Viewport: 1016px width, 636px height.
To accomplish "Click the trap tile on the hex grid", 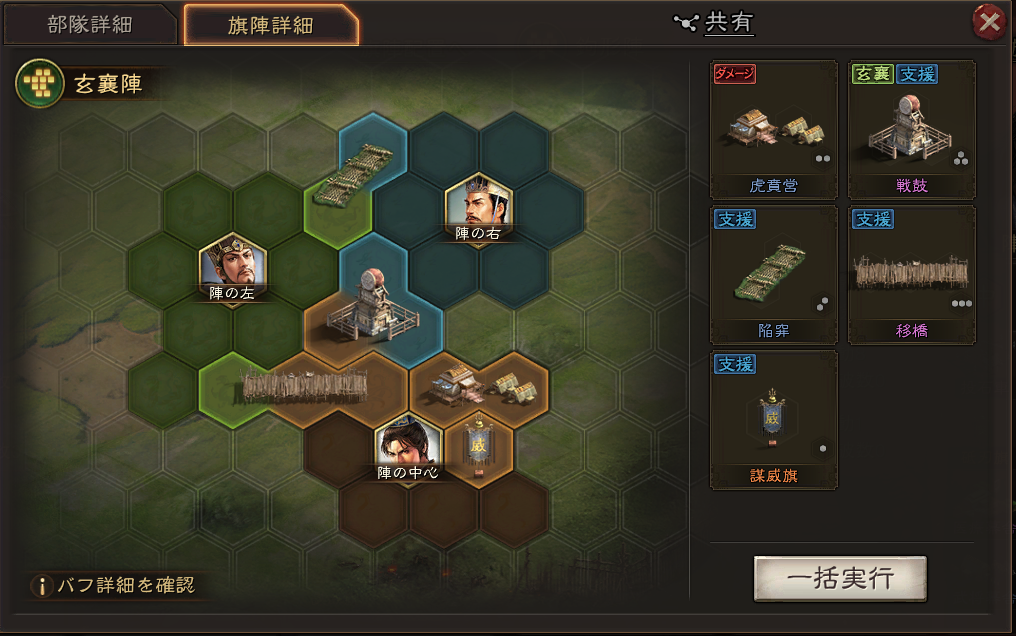I will 352,175.
